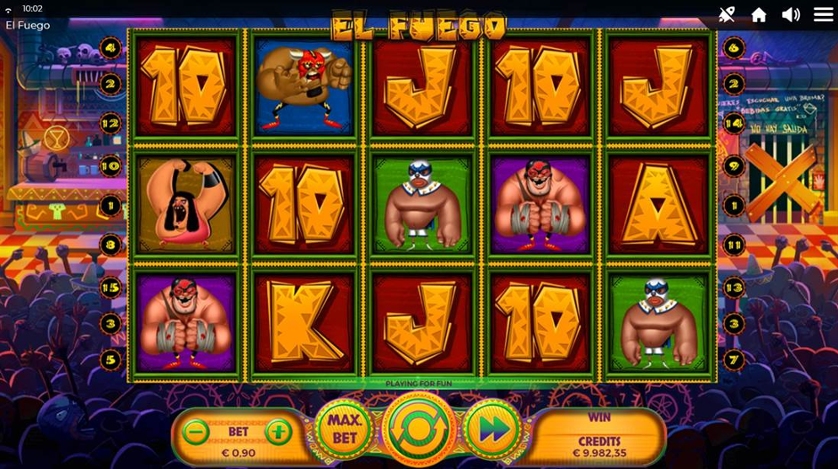Highlight payline marker number 15

(111, 287)
